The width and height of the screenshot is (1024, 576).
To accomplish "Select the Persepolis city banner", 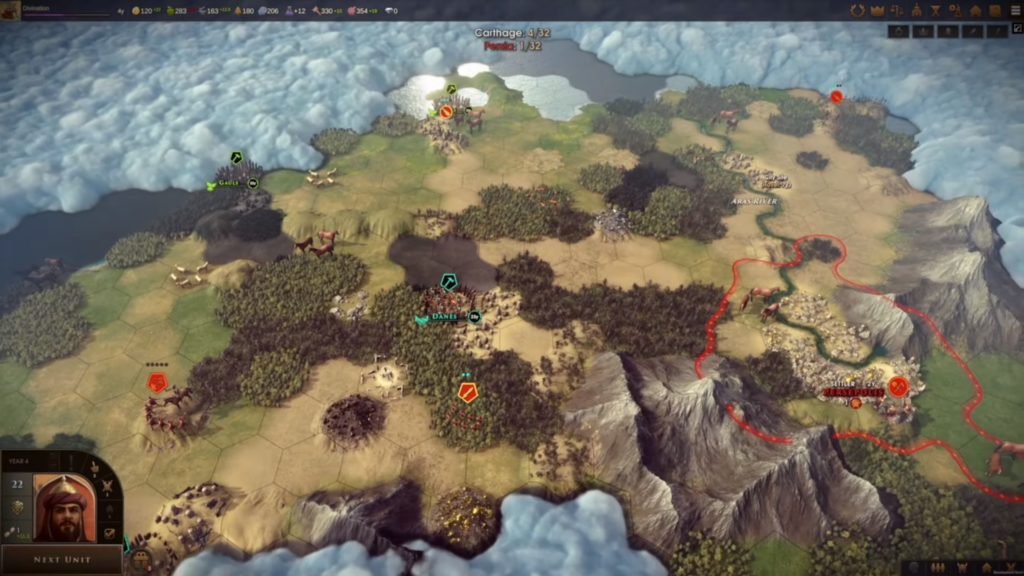I will click(856, 390).
